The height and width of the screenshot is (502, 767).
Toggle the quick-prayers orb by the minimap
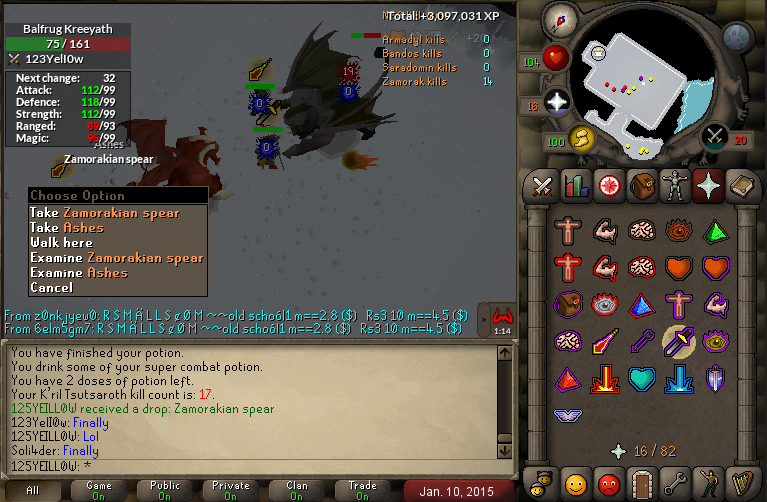[556, 101]
